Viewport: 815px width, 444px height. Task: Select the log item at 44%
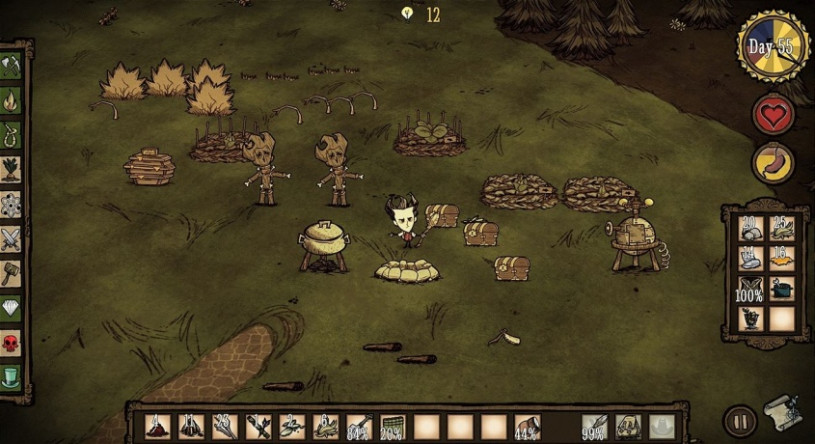coord(528,427)
